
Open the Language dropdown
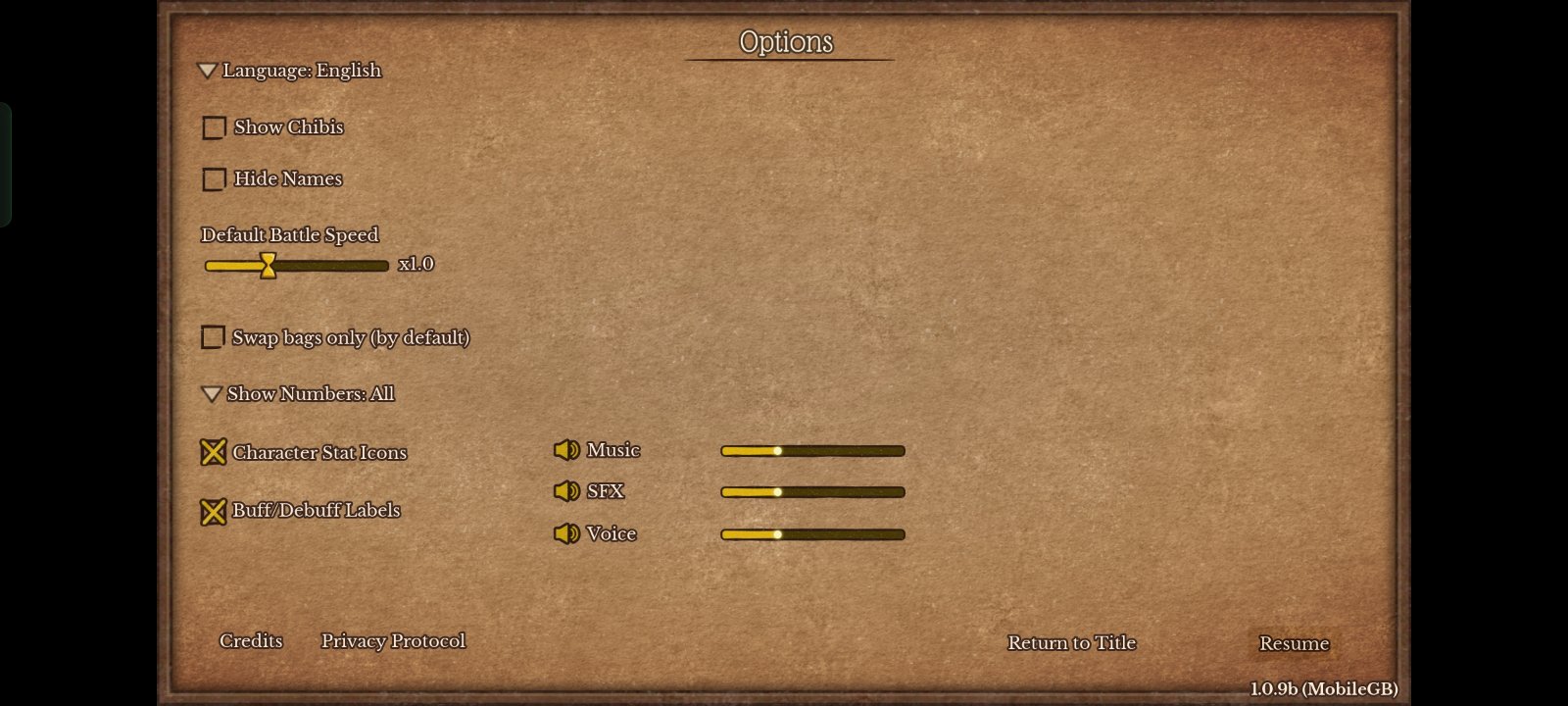click(290, 71)
